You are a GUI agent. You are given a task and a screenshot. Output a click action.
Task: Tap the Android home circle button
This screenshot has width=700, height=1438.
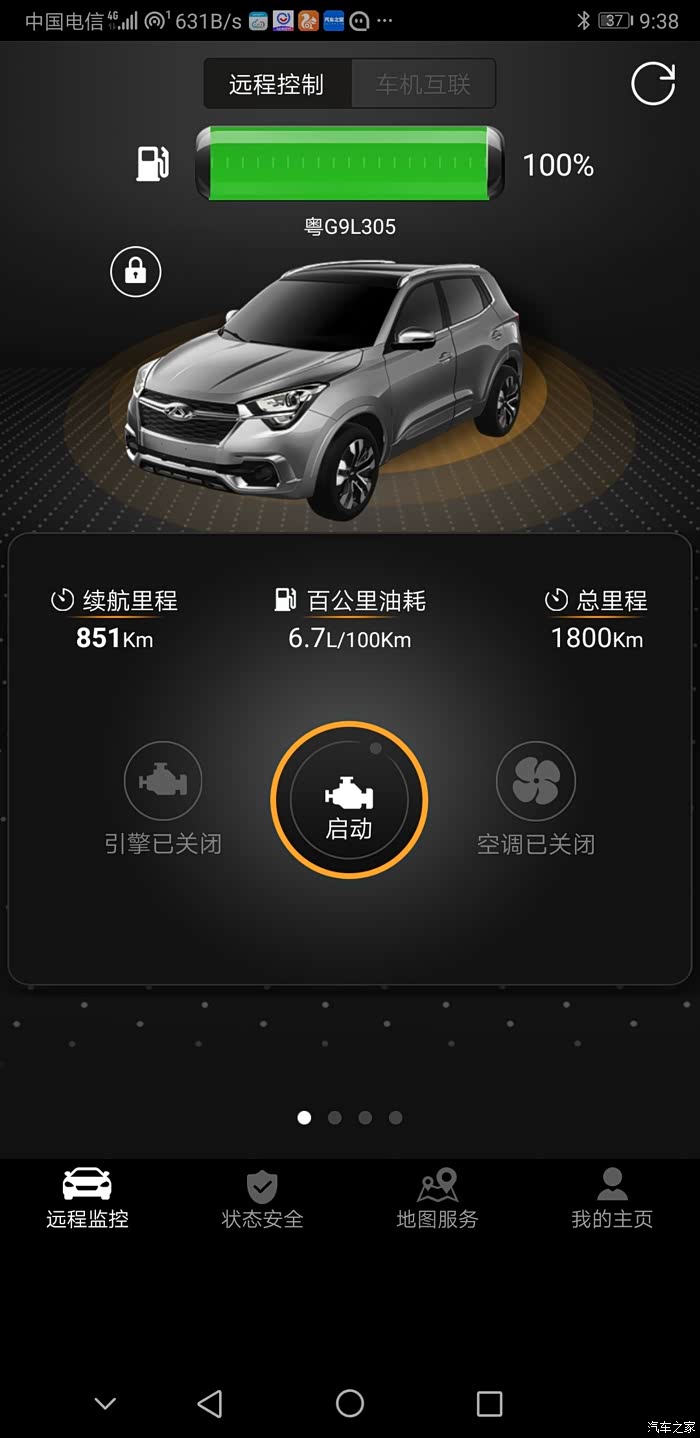(x=350, y=1404)
